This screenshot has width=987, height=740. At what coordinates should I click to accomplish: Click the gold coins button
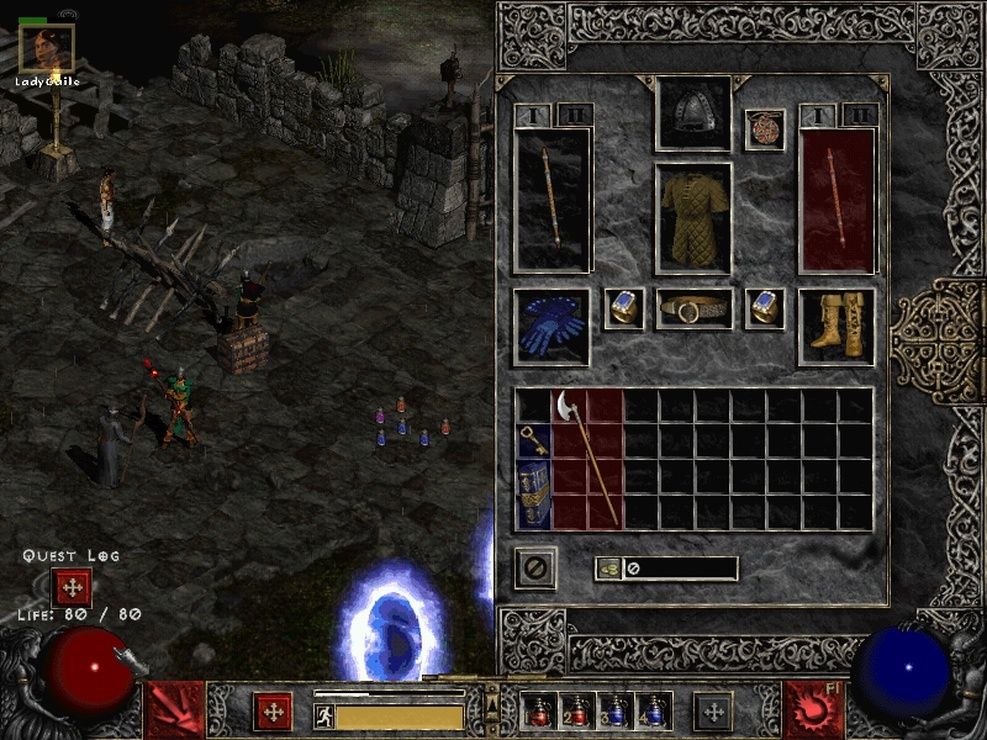click(608, 568)
